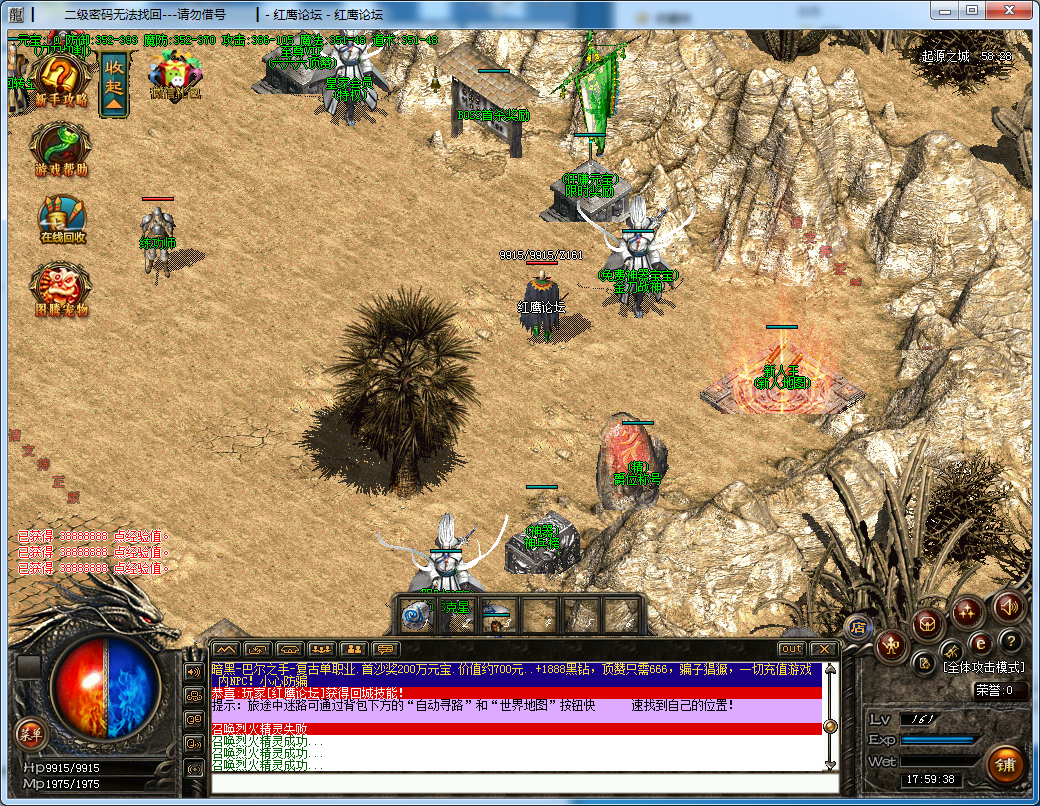The height and width of the screenshot is (806, 1040).
Task: Open the 店 shop button
Action: [x=857, y=628]
